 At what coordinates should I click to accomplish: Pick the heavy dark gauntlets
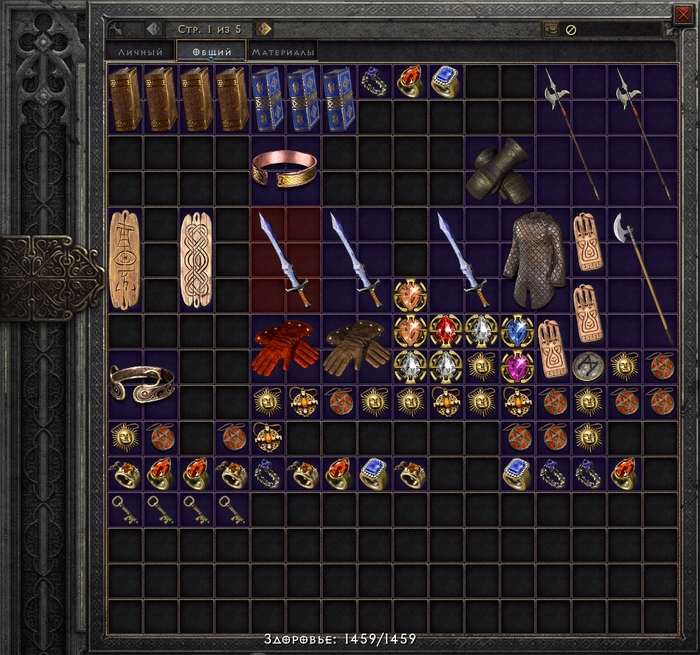[501, 171]
